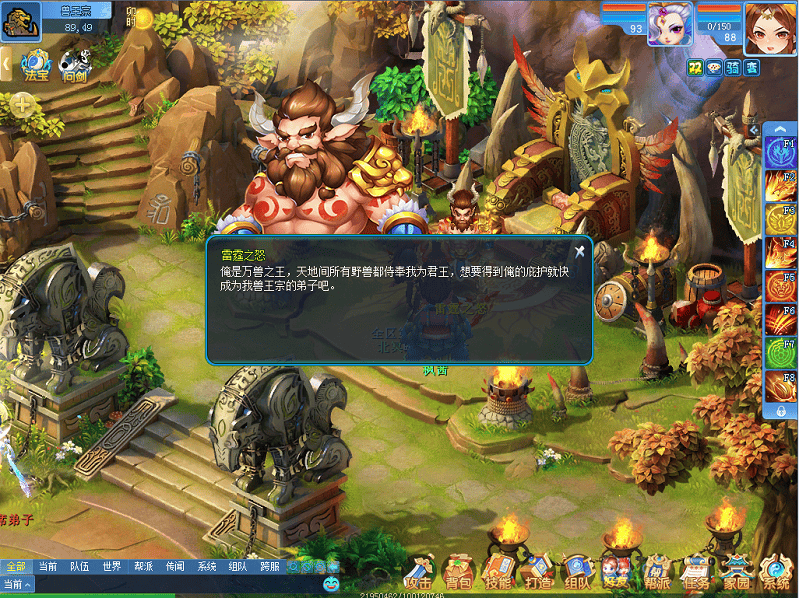799x598 pixels.
Task: Close the 雷霆之怒 dialogue box
Action: click(x=579, y=252)
